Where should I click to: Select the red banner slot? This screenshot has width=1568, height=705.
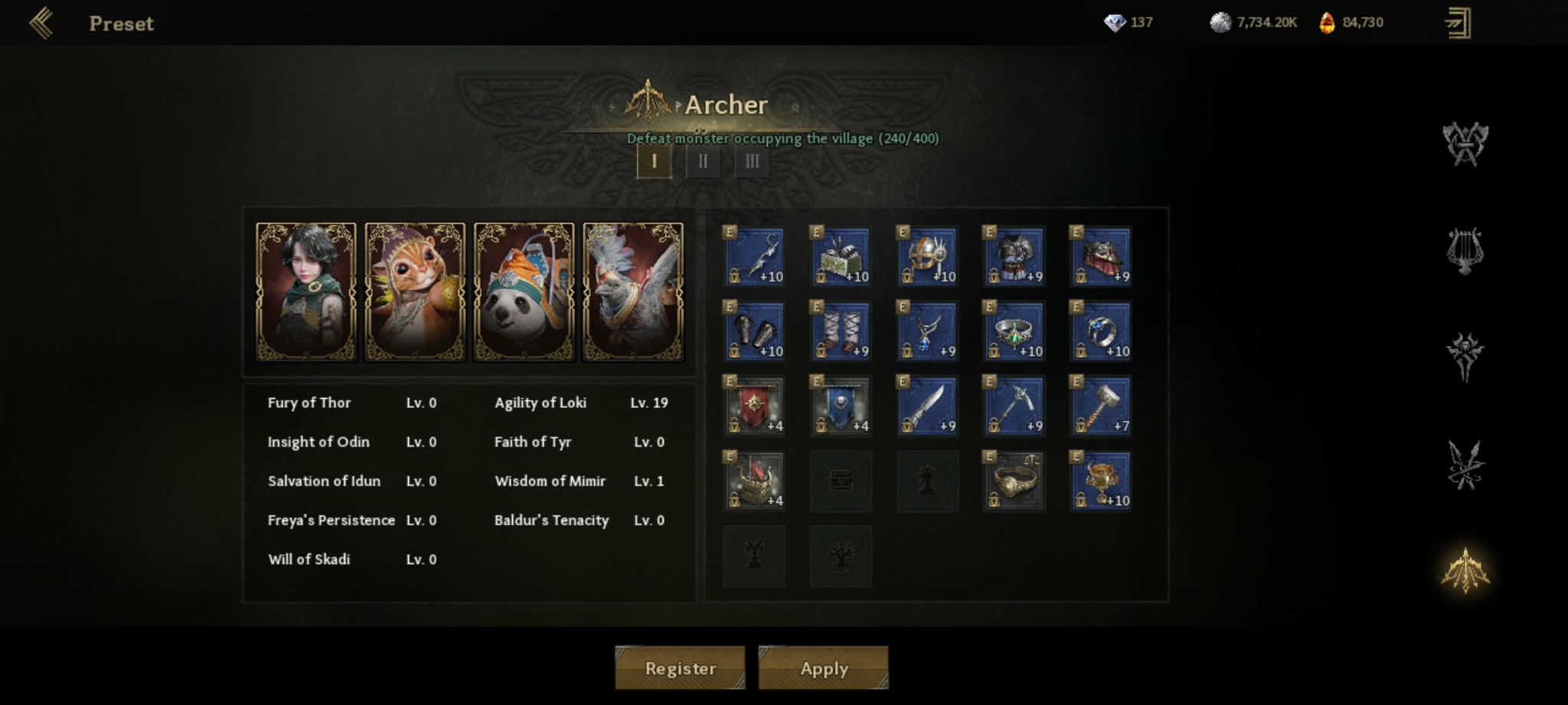tap(754, 406)
